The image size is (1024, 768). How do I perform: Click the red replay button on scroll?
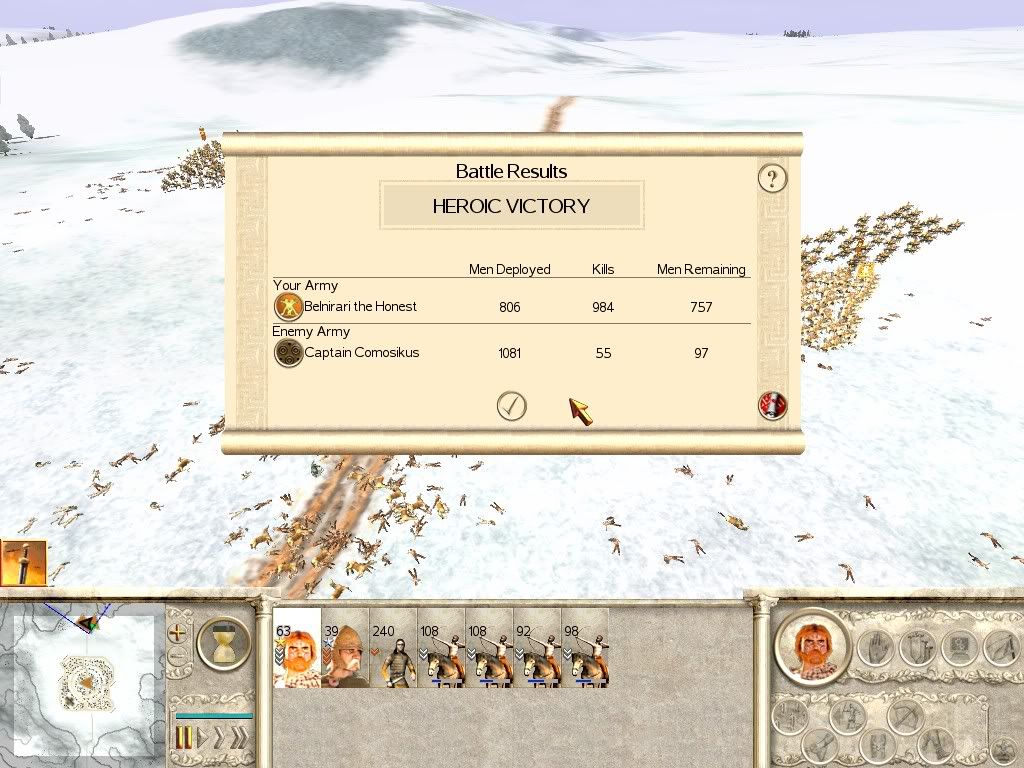point(773,405)
